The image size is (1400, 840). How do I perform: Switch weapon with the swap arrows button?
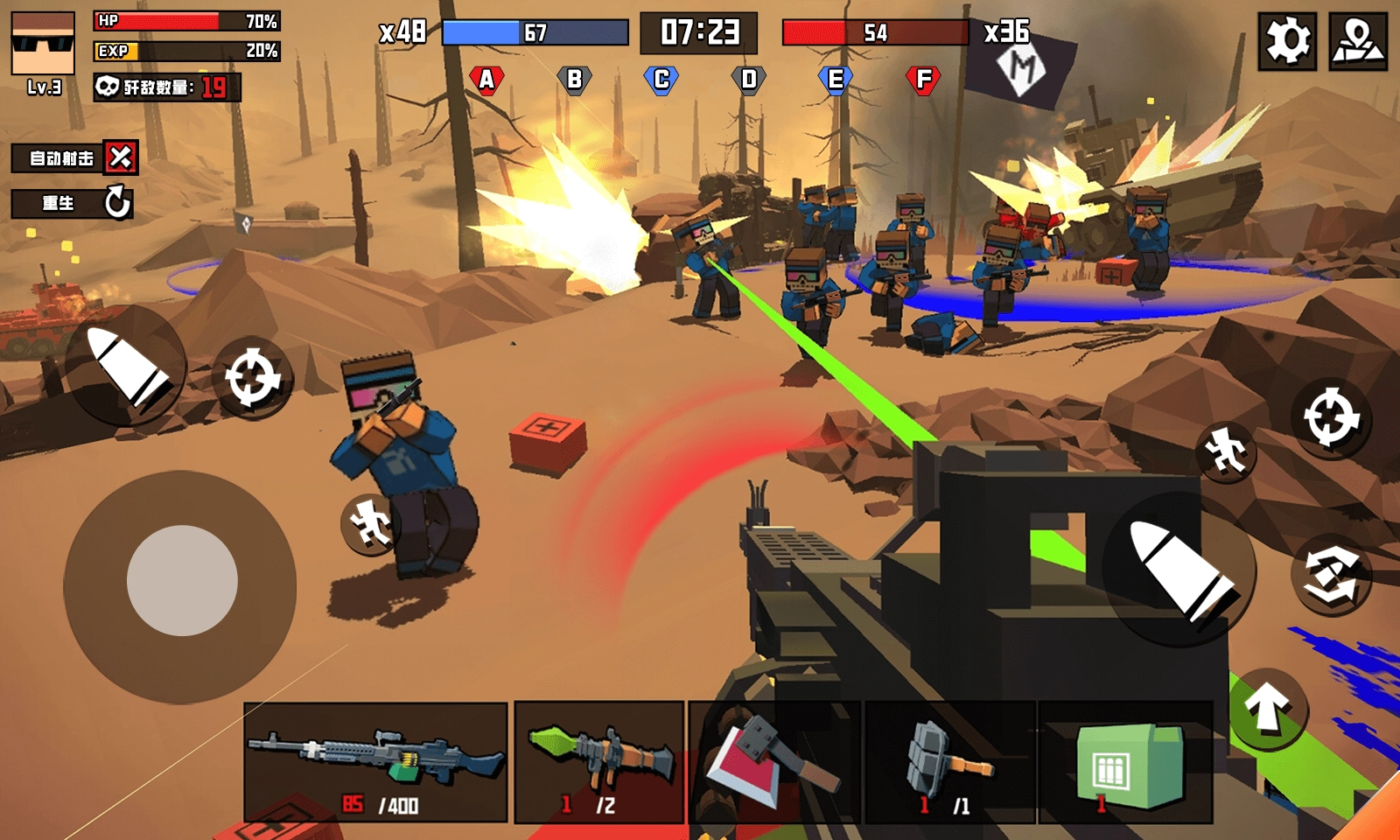pos(1331,574)
